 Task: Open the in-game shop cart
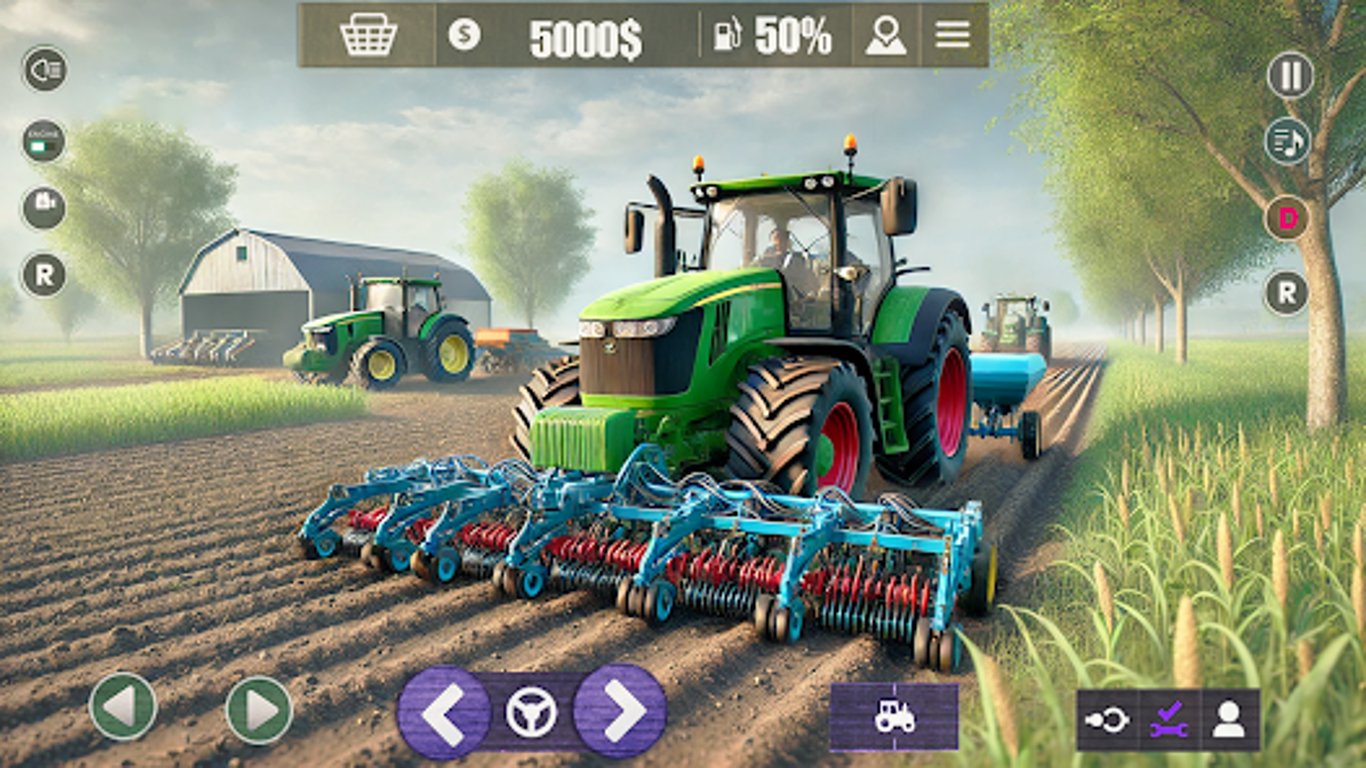coord(368,33)
